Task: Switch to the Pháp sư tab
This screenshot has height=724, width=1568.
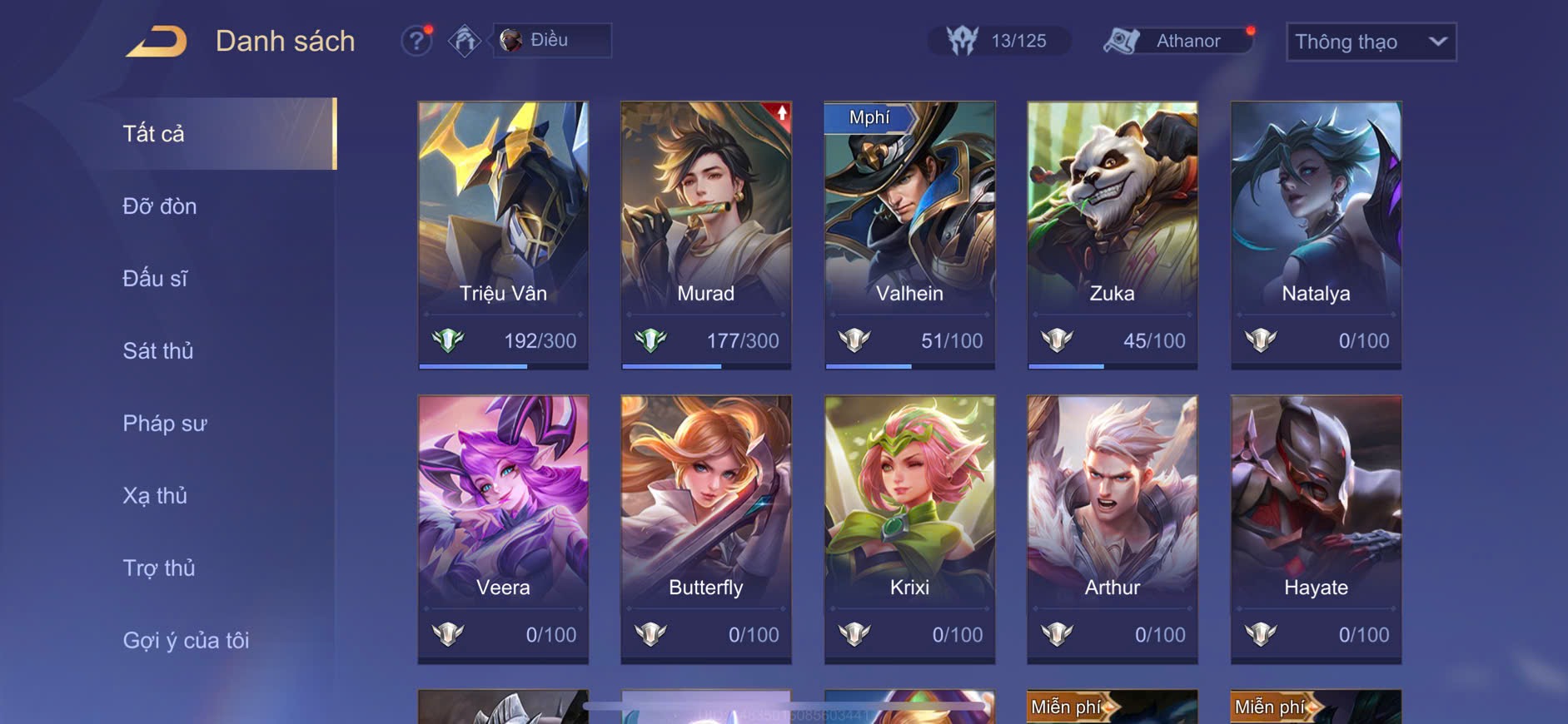Action: coord(165,424)
